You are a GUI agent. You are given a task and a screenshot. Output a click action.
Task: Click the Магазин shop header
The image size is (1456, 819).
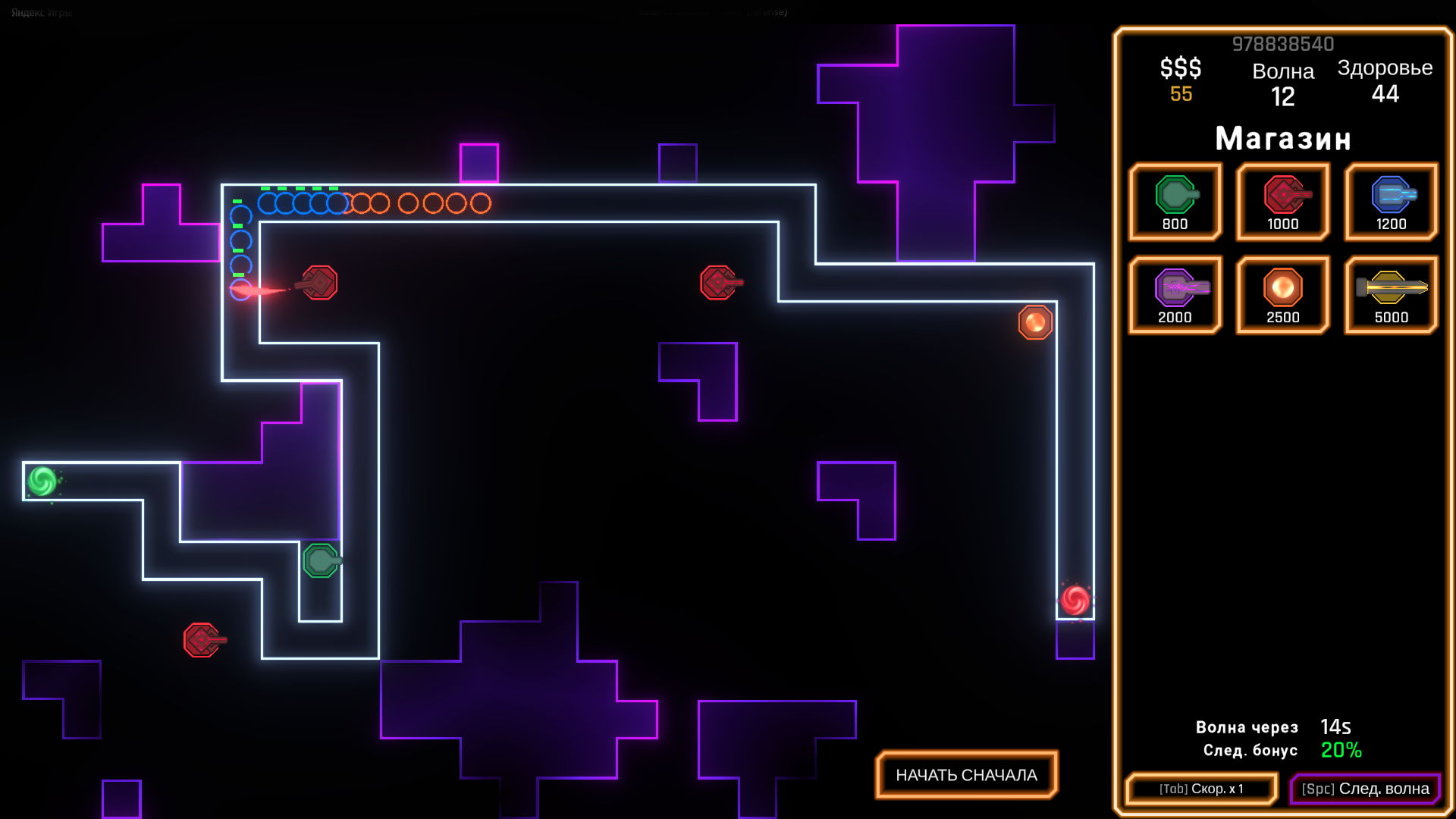click(1283, 138)
